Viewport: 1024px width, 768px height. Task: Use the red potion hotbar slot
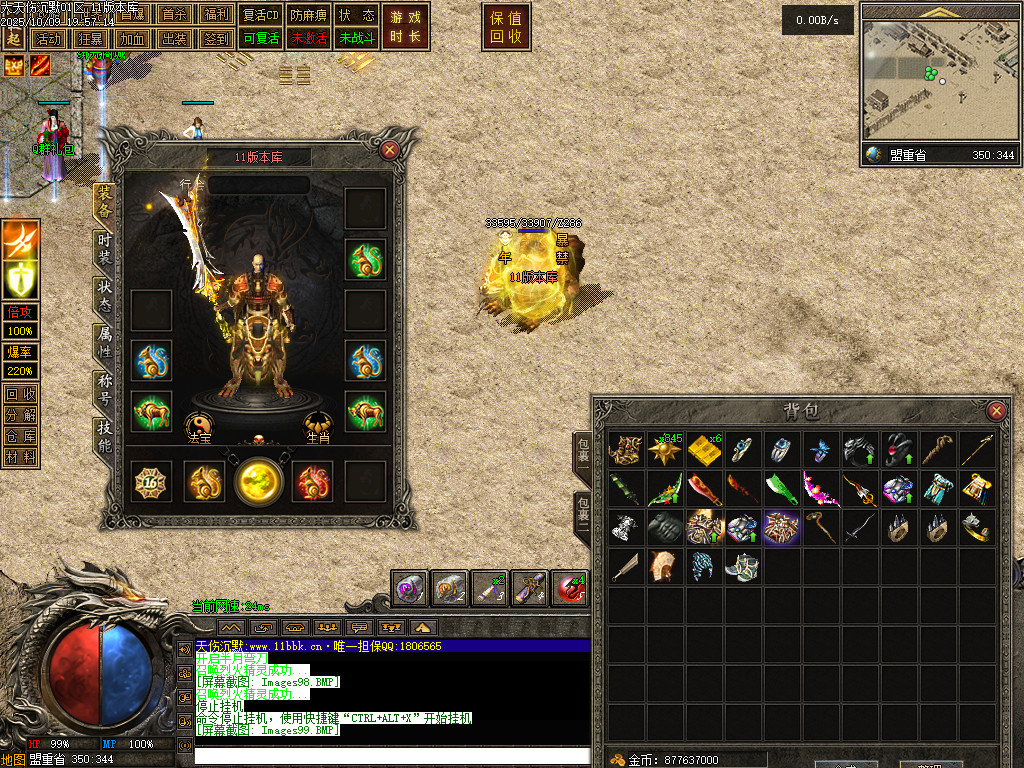point(569,587)
